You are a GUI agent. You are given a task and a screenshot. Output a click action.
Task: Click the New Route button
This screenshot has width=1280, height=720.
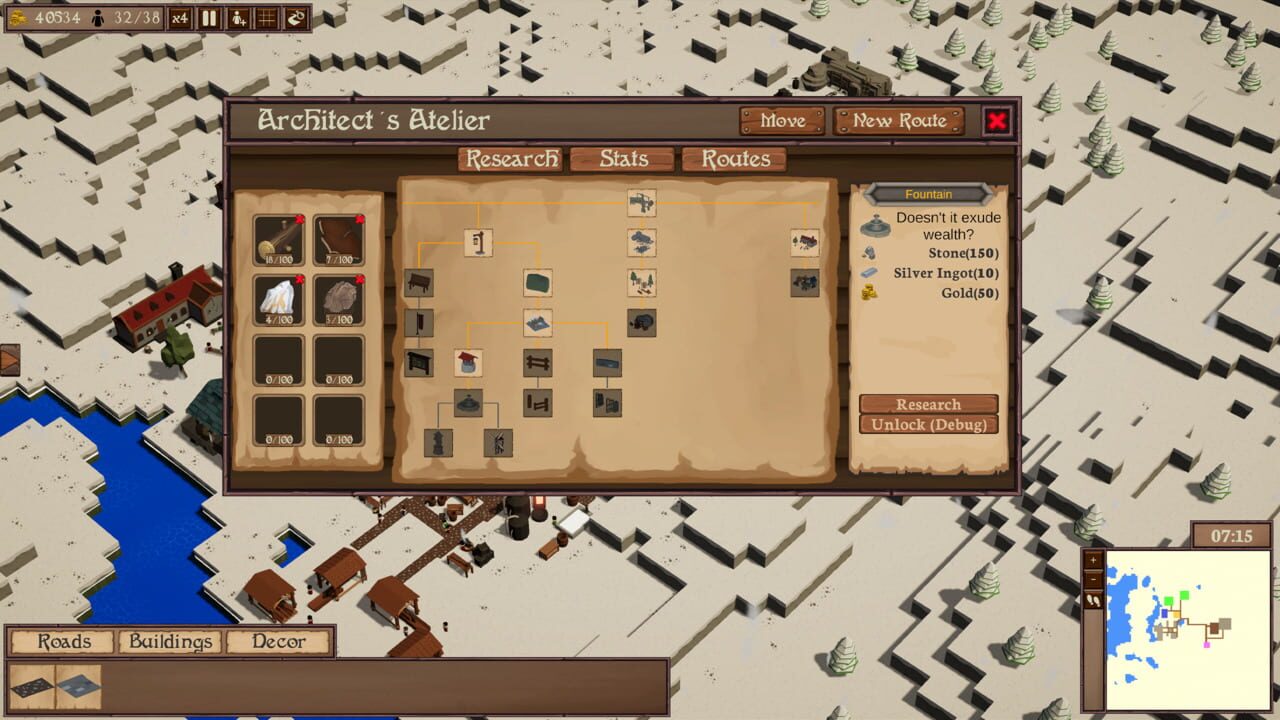pyautogui.click(x=897, y=120)
